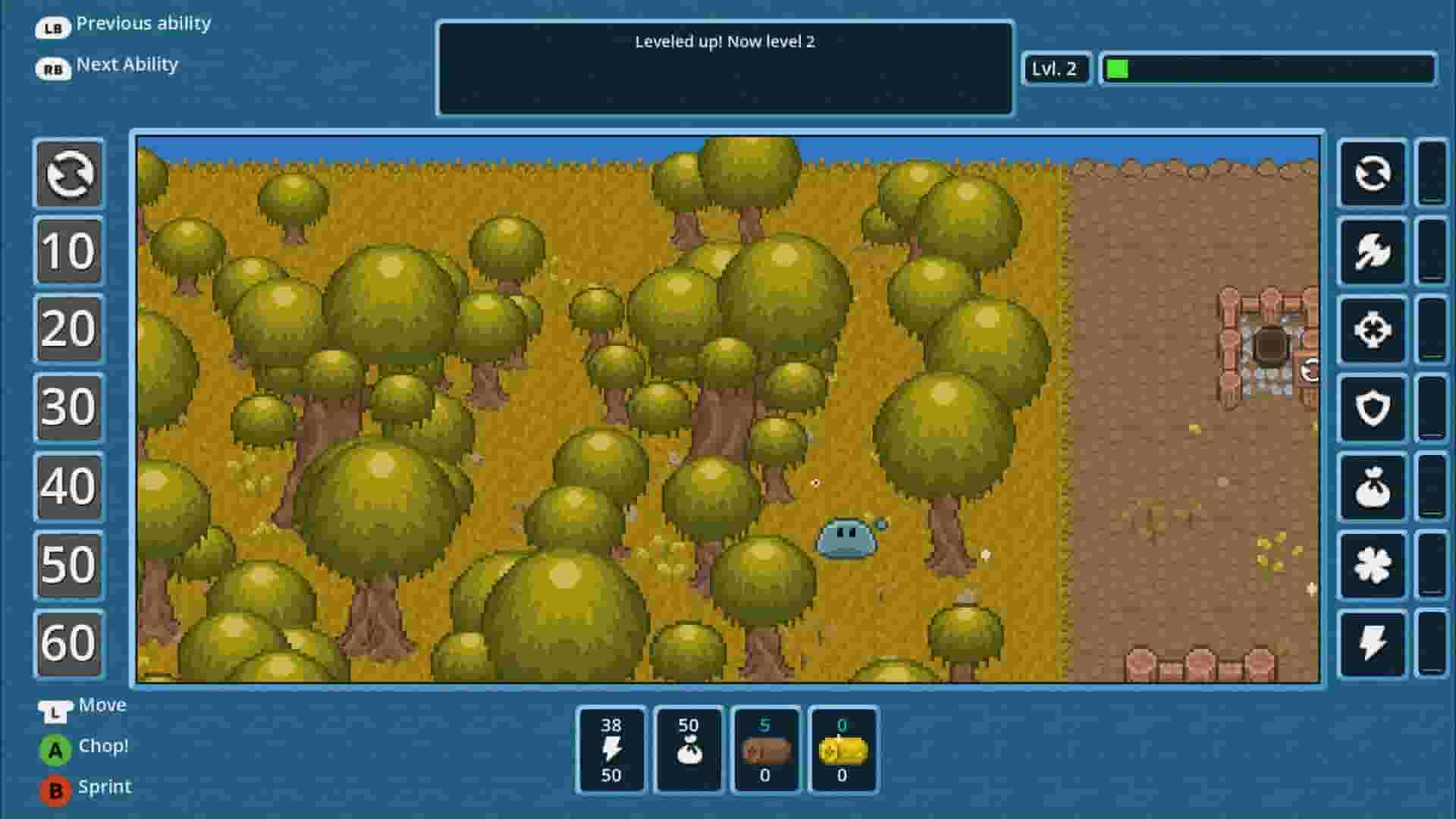Viewport: 1456px width, 819px height.
Task: Select the Lvl. 2 badge
Action: tap(1056, 70)
